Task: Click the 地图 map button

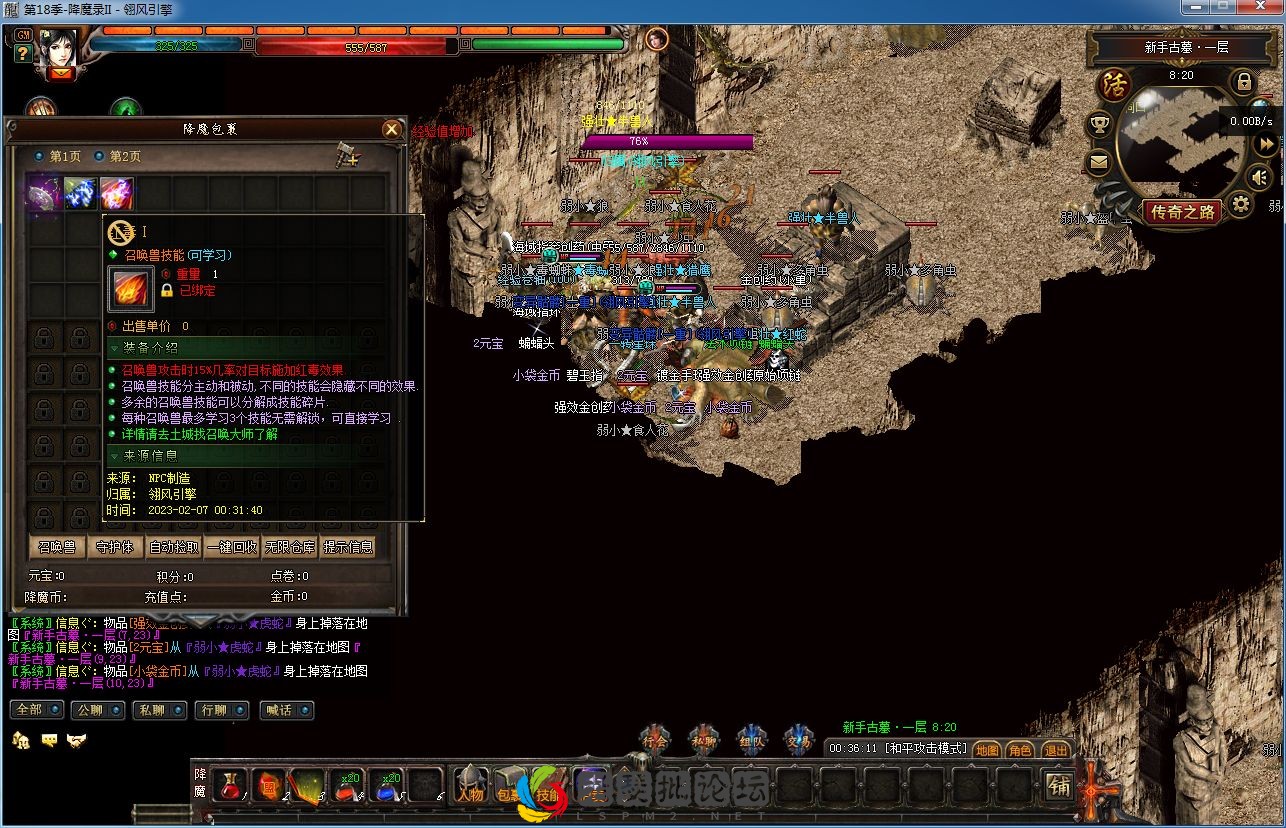Action: (x=987, y=750)
